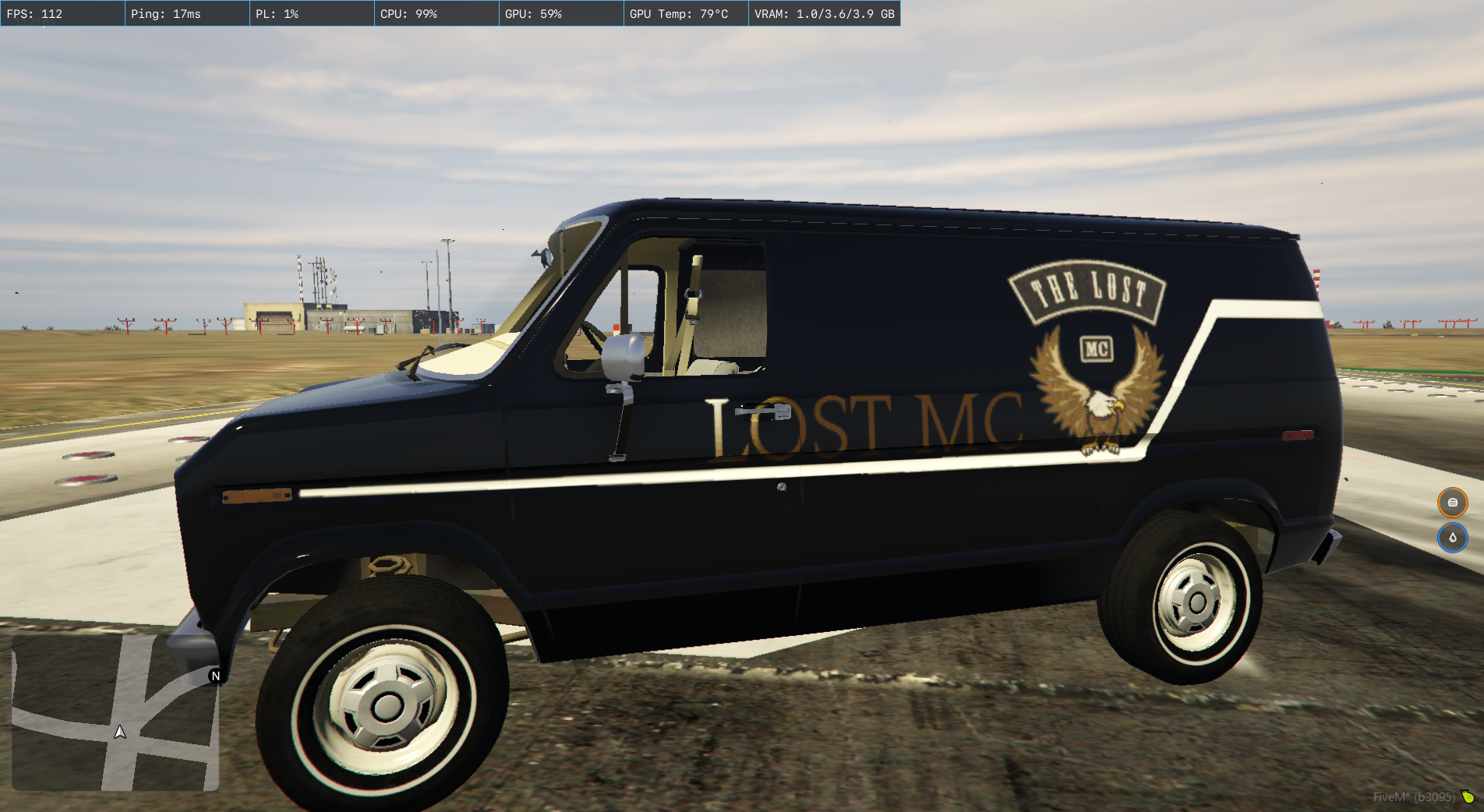The height and width of the screenshot is (812, 1484).
Task: Click the minimap in the corner
Action: (115, 712)
